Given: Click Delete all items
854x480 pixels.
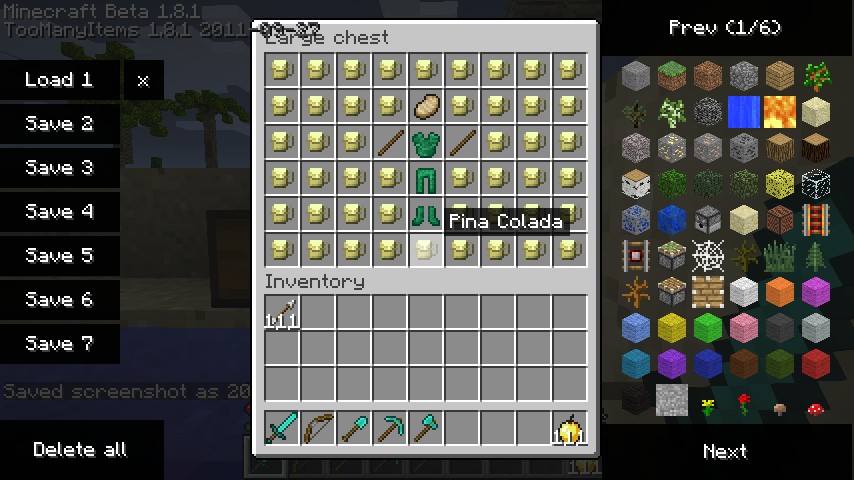Looking at the screenshot, I should pos(80,450).
